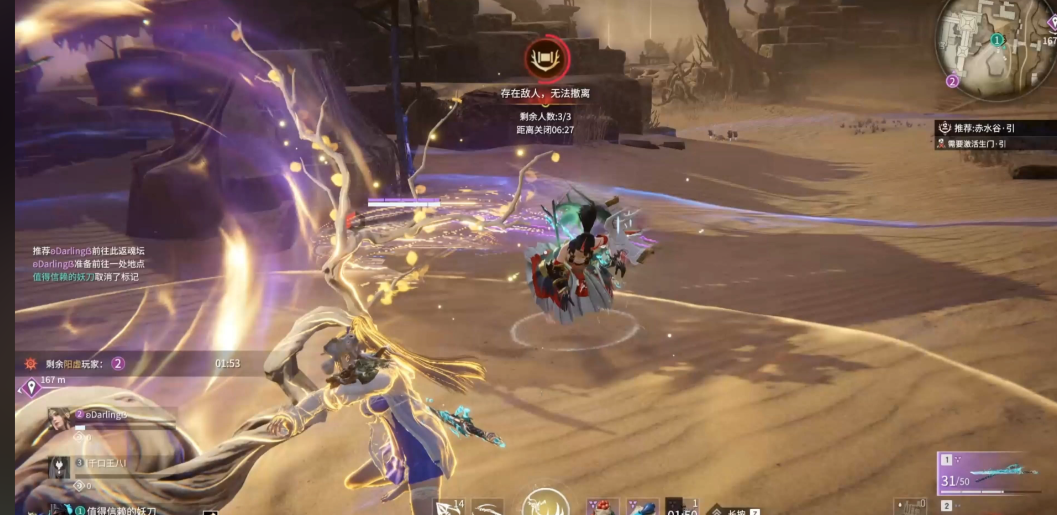Viewport: 1057px width, 515px height.
Task: Select the 推荐:赤水谷·引 objective row
Action: (x=990, y=128)
